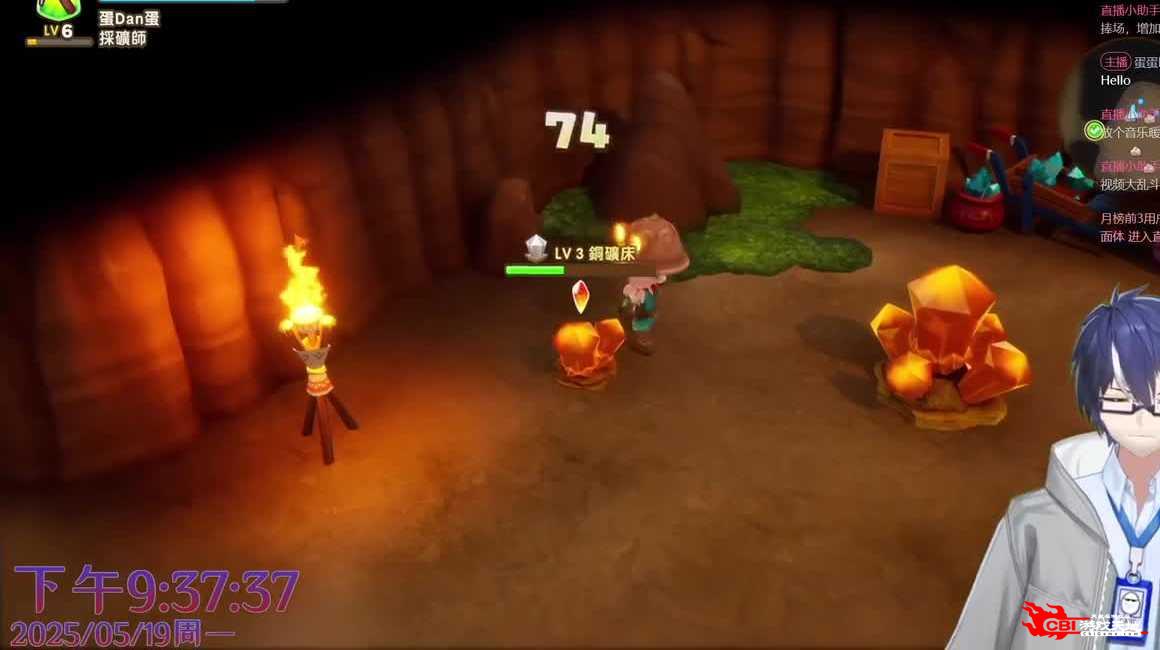The width and height of the screenshot is (1160, 650).
Task: Open the green miner class emblem
Action: point(58,9)
